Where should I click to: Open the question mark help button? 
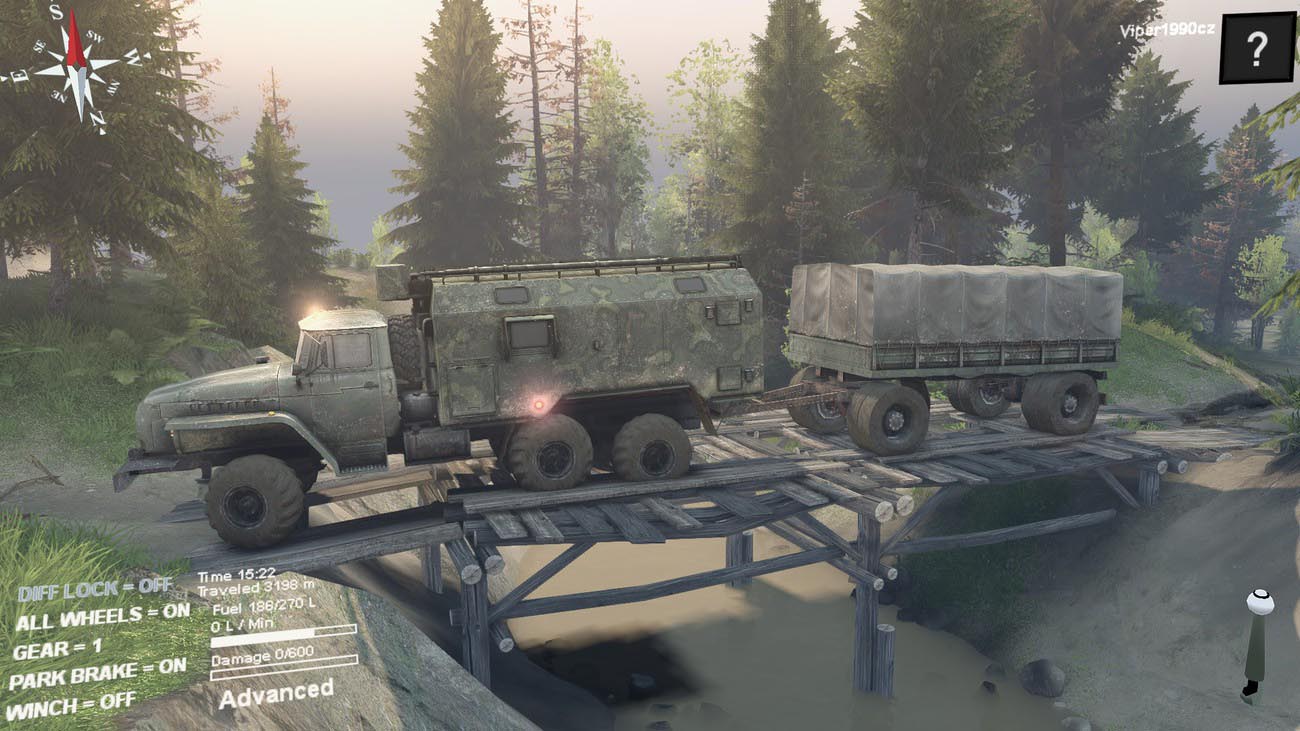(1257, 47)
